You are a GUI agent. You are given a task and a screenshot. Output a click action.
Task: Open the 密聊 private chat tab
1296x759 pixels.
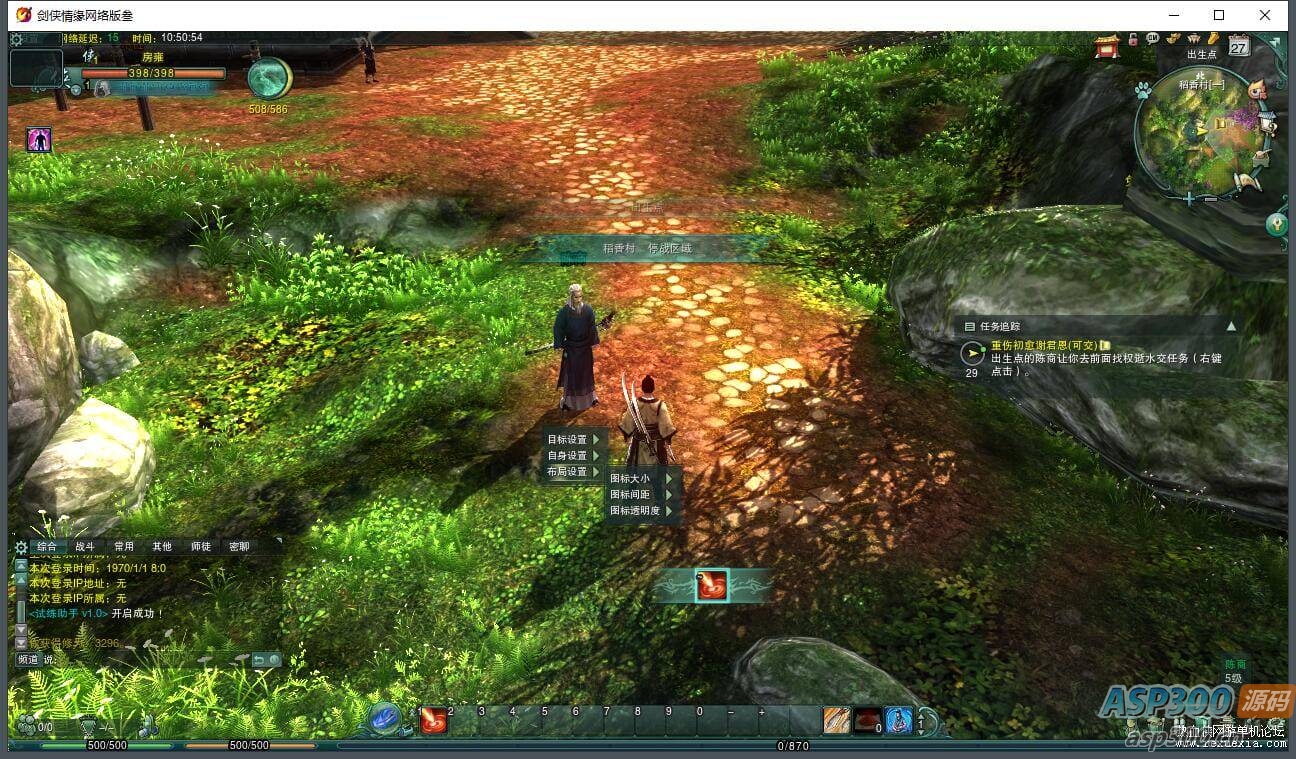(239, 547)
